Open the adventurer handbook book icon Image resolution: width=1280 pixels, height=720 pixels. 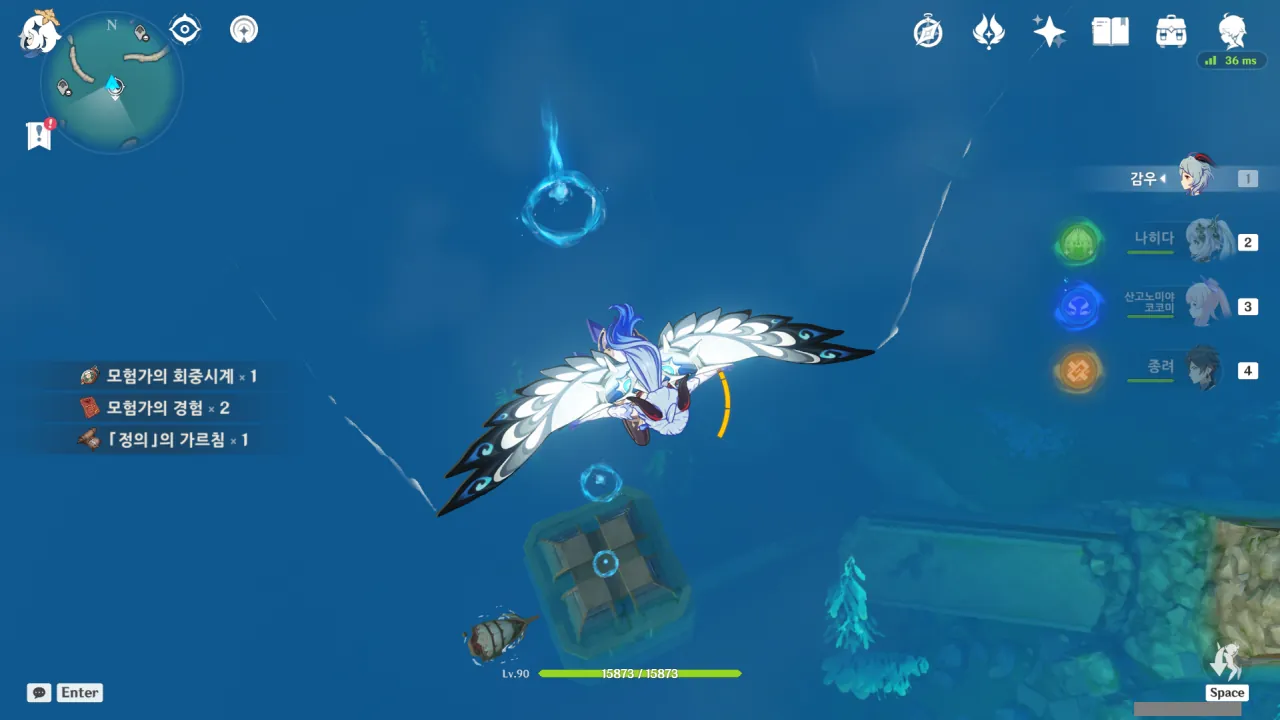tap(1110, 32)
